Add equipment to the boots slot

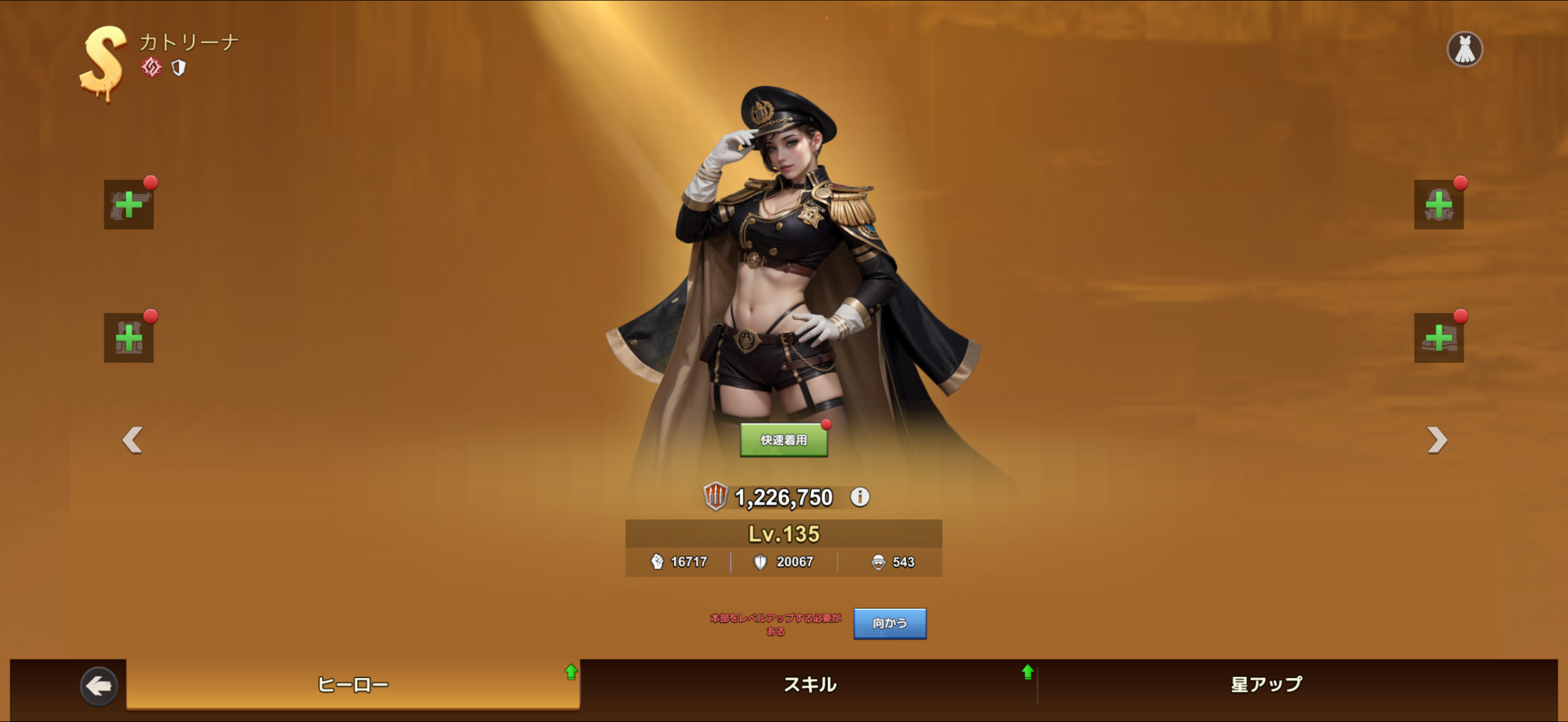coord(1438,338)
